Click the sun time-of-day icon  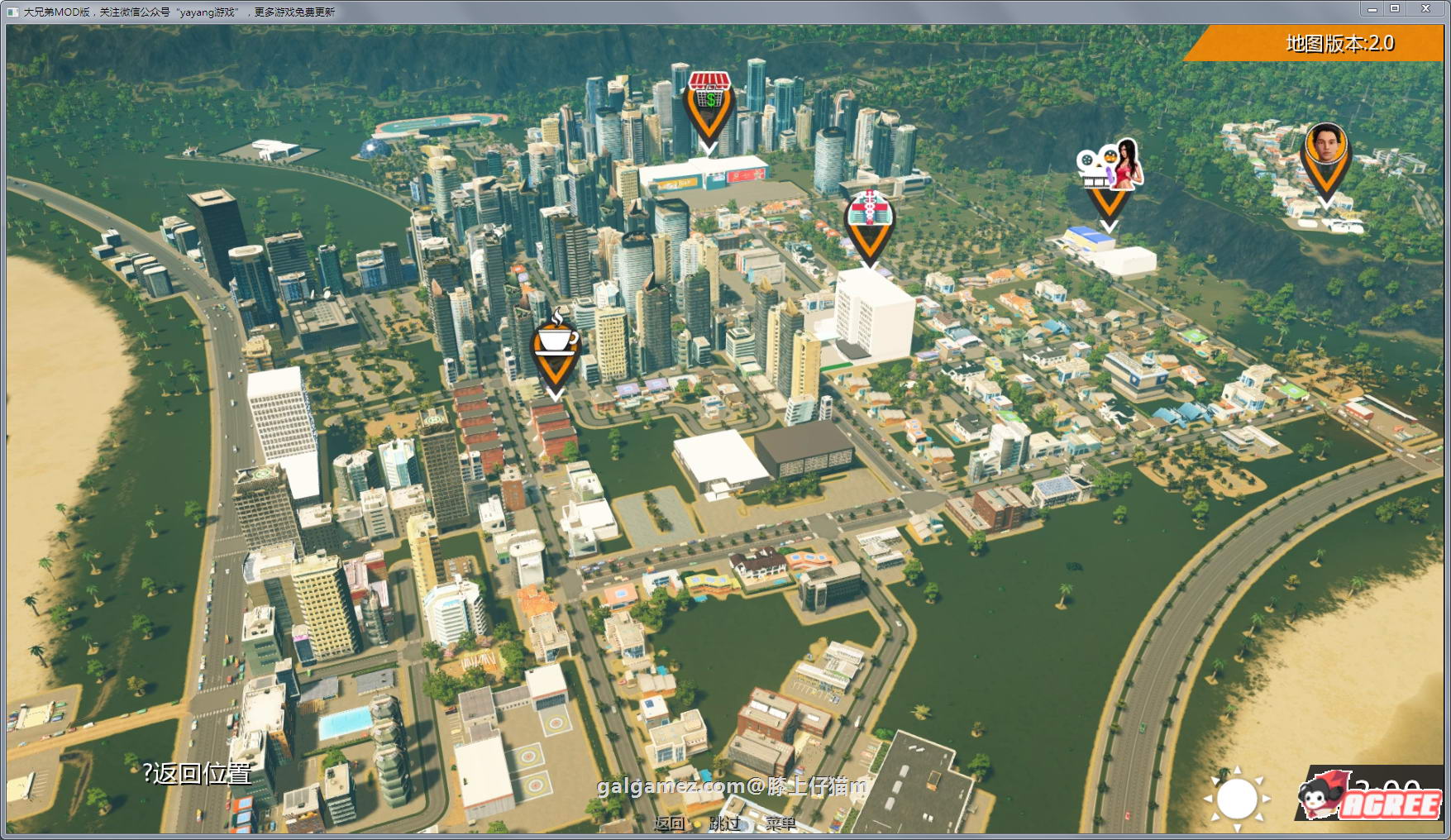coord(1237,798)
